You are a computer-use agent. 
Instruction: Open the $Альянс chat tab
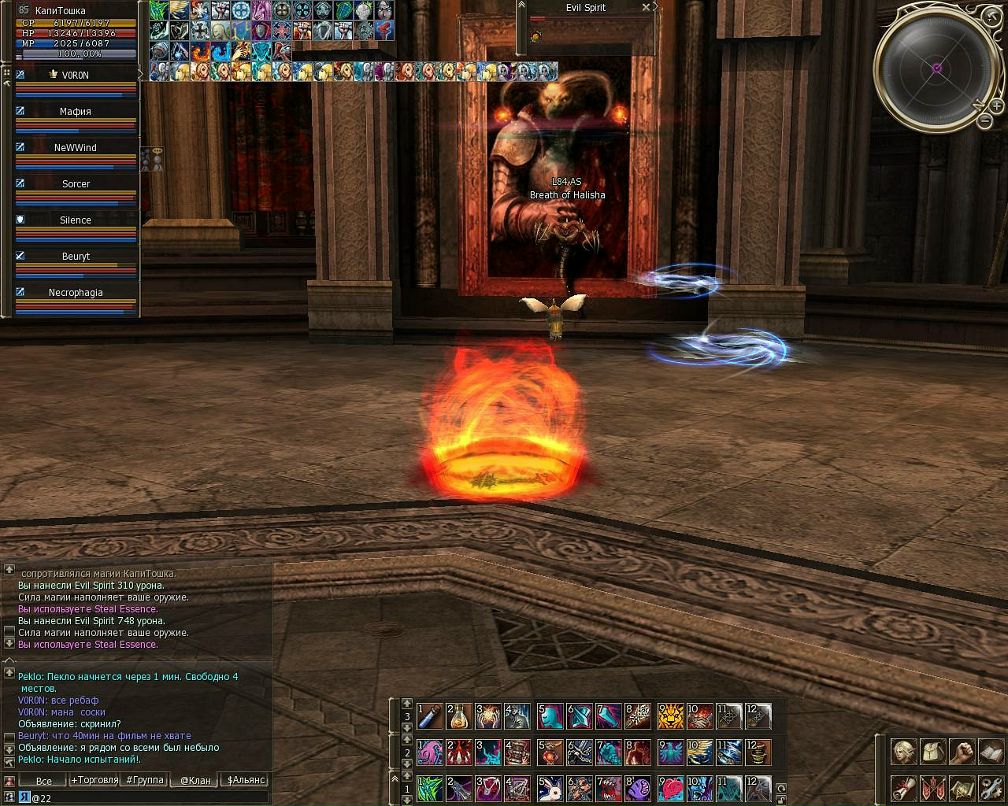point(246,780)
